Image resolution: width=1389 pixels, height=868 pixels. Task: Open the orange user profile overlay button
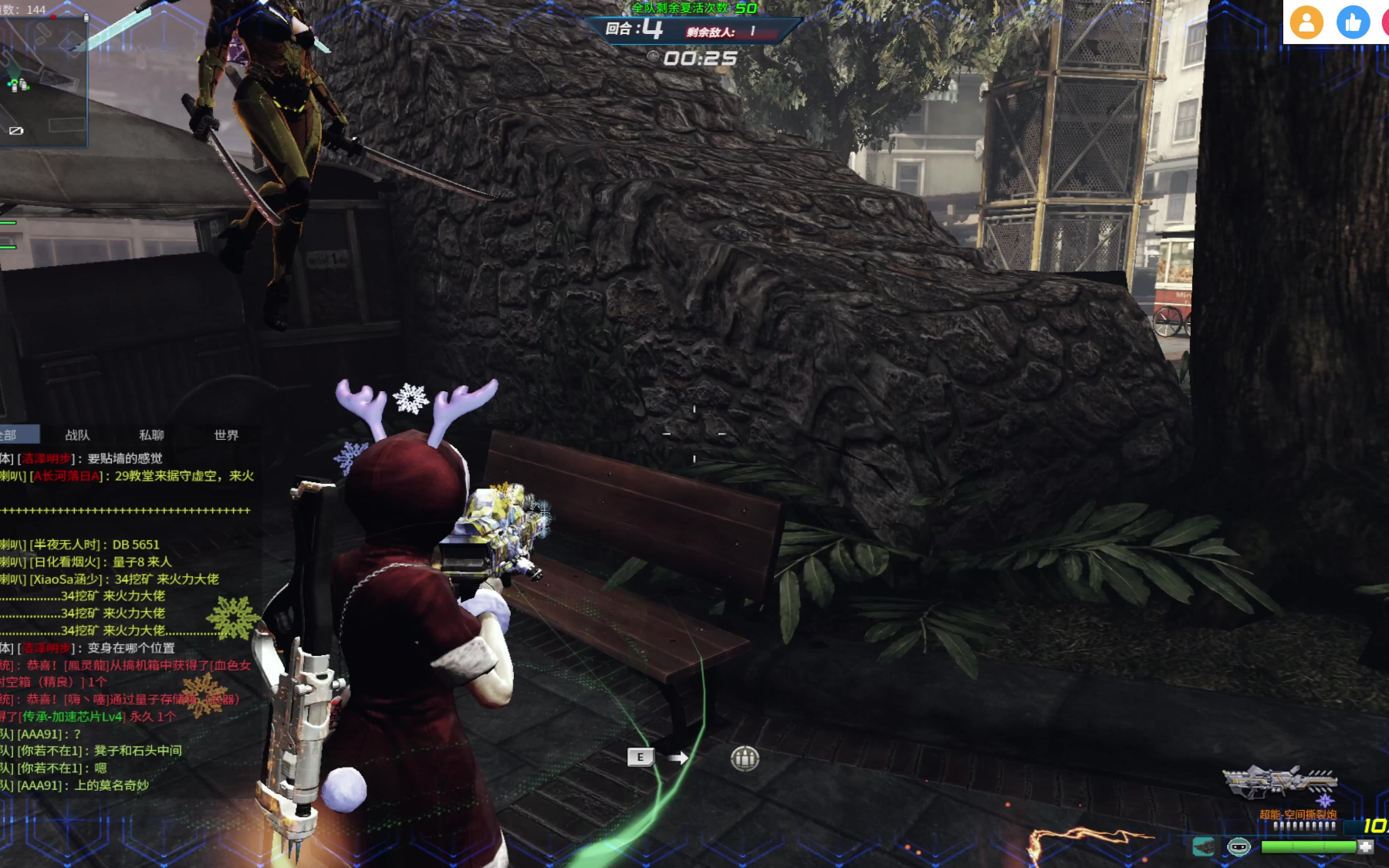point(1306,22)
